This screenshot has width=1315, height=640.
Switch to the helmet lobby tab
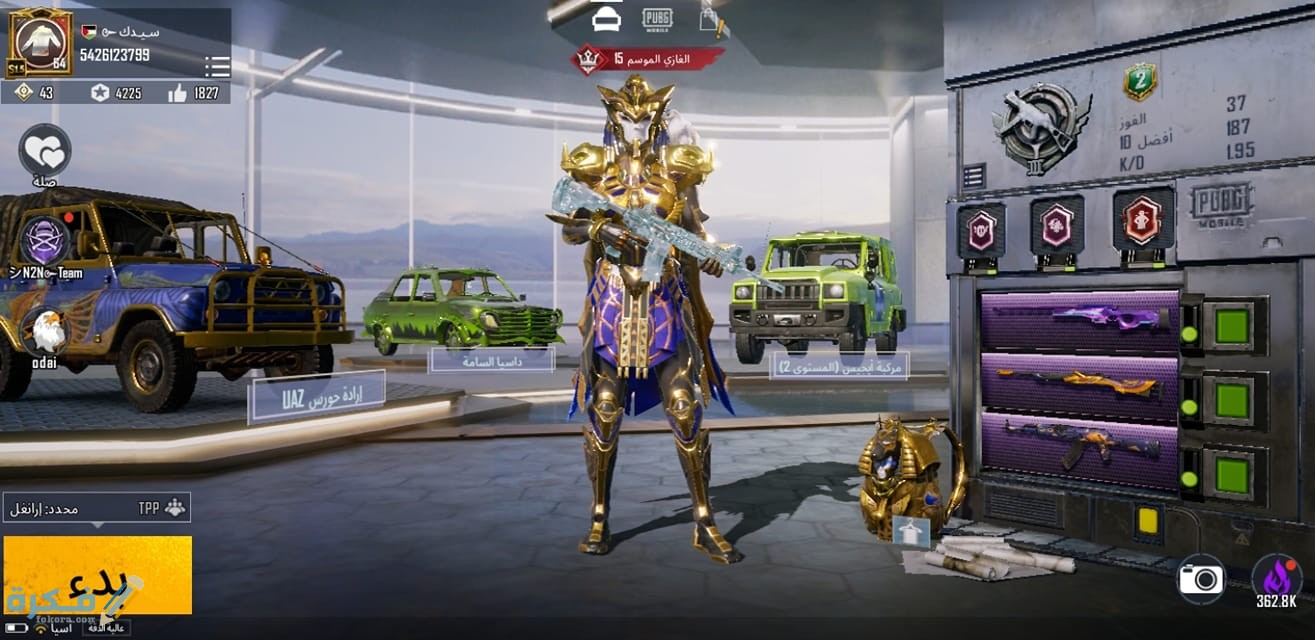click(606, 18)
